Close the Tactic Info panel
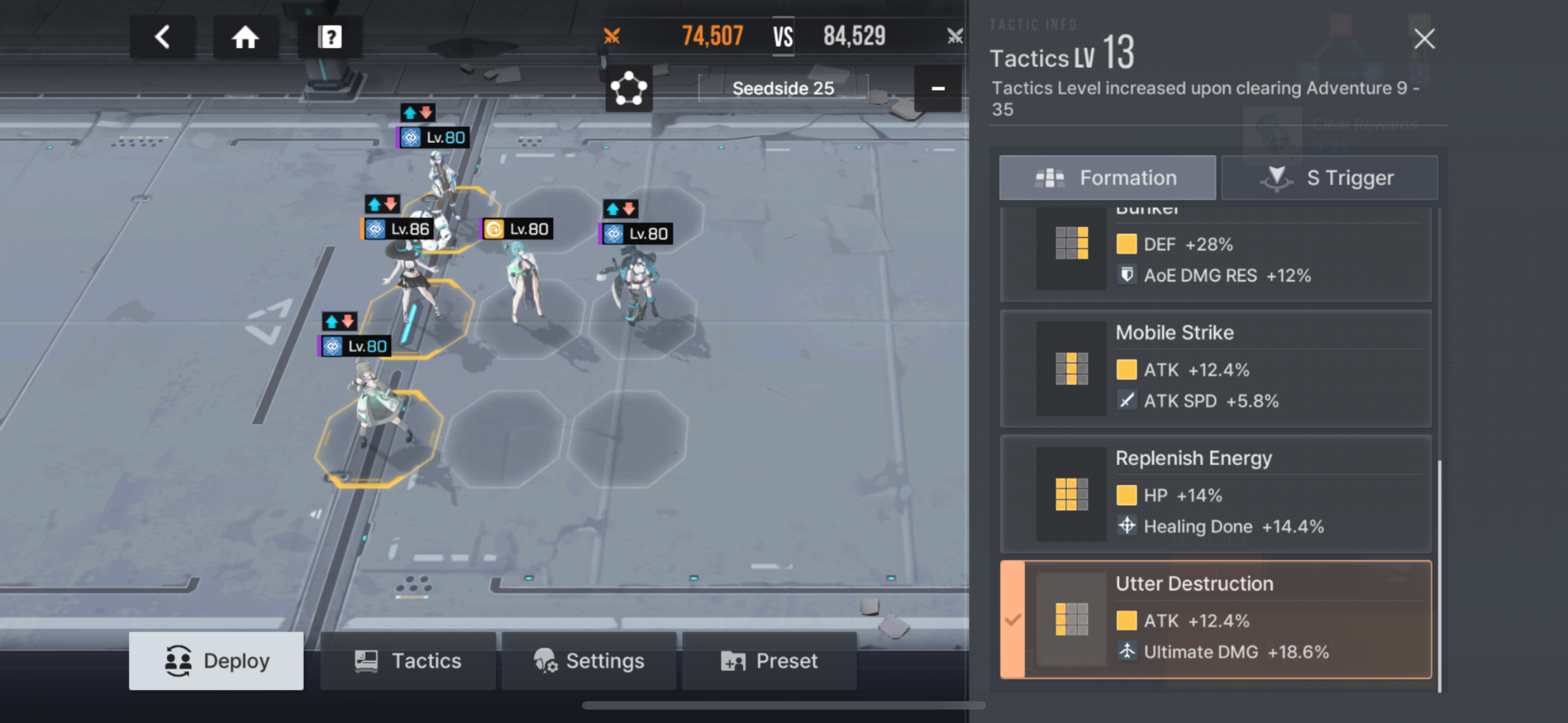The image size is (1568, 723). [1424, 39]
